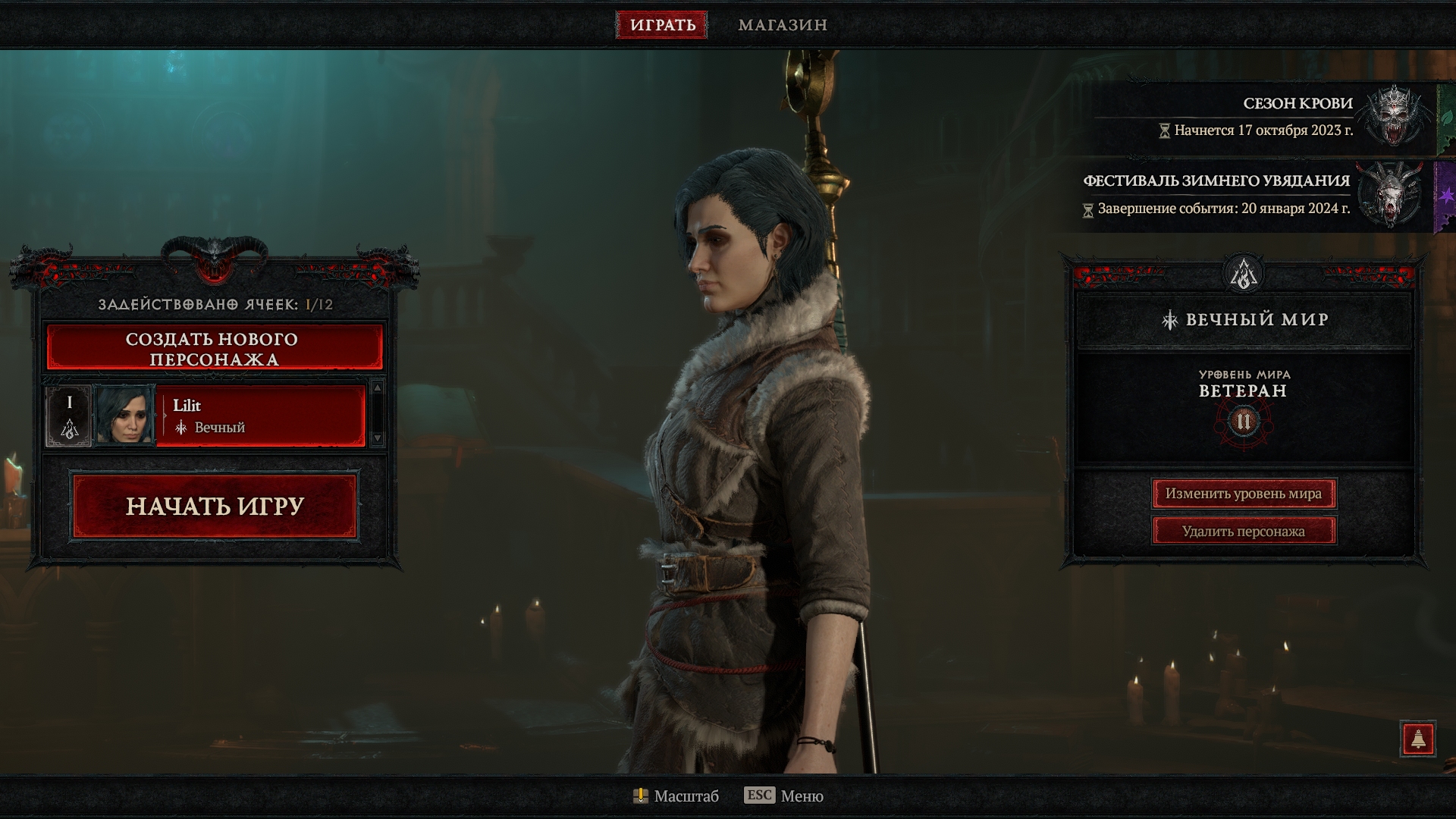Open the МАГАЗИН shop tab
Viewport: 1456px width, 819px height.
click(783, 25)
